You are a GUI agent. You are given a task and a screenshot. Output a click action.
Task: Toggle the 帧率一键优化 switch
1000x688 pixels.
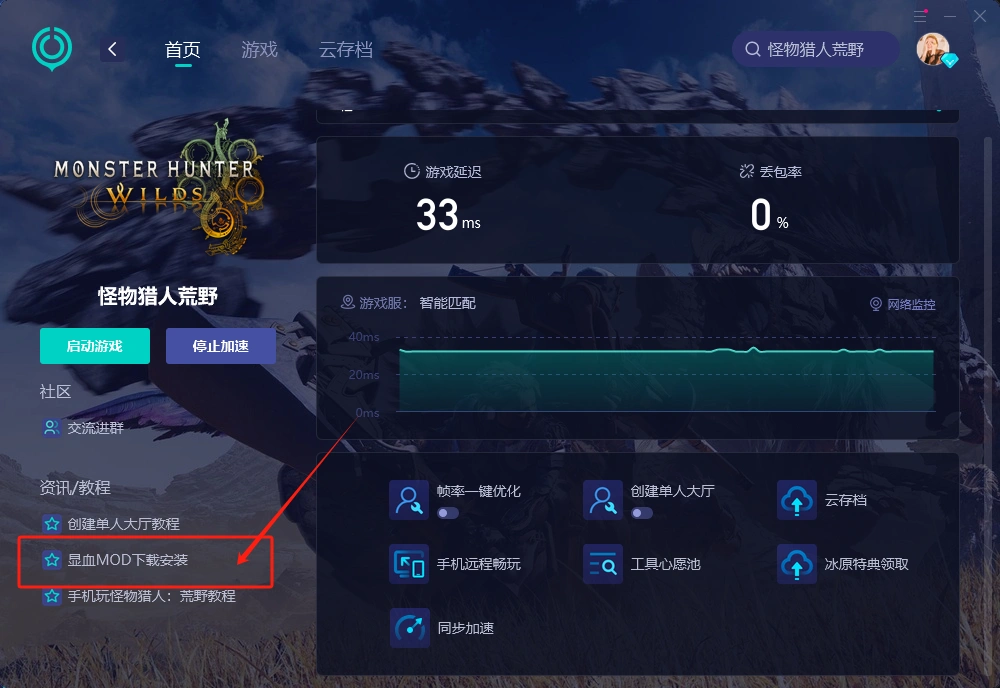pos(447,513)
